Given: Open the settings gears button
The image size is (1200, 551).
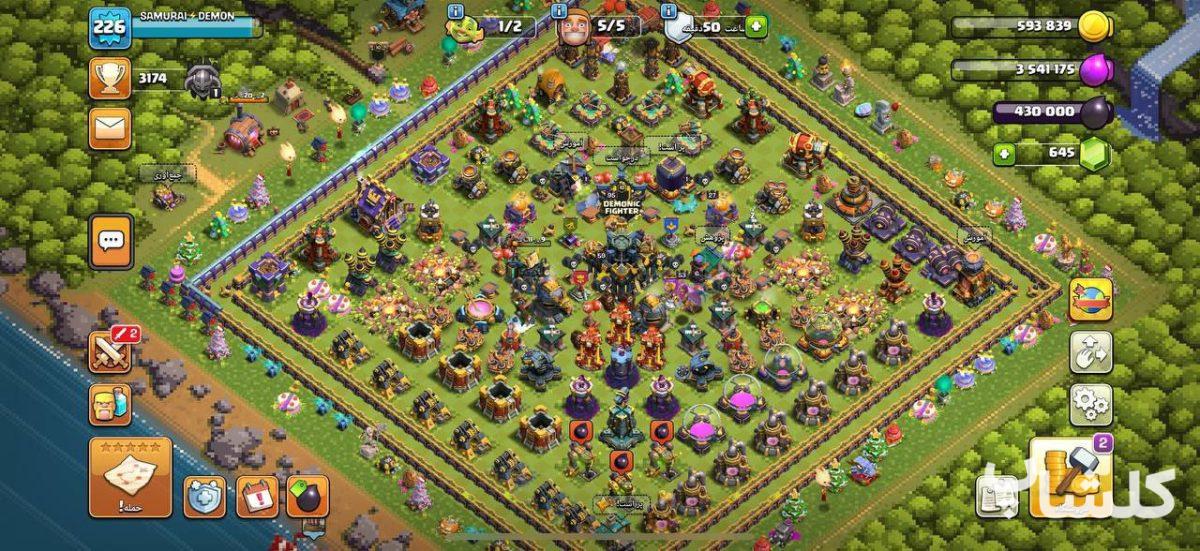Looking at the screenshot, I should tap(1091, 404).
